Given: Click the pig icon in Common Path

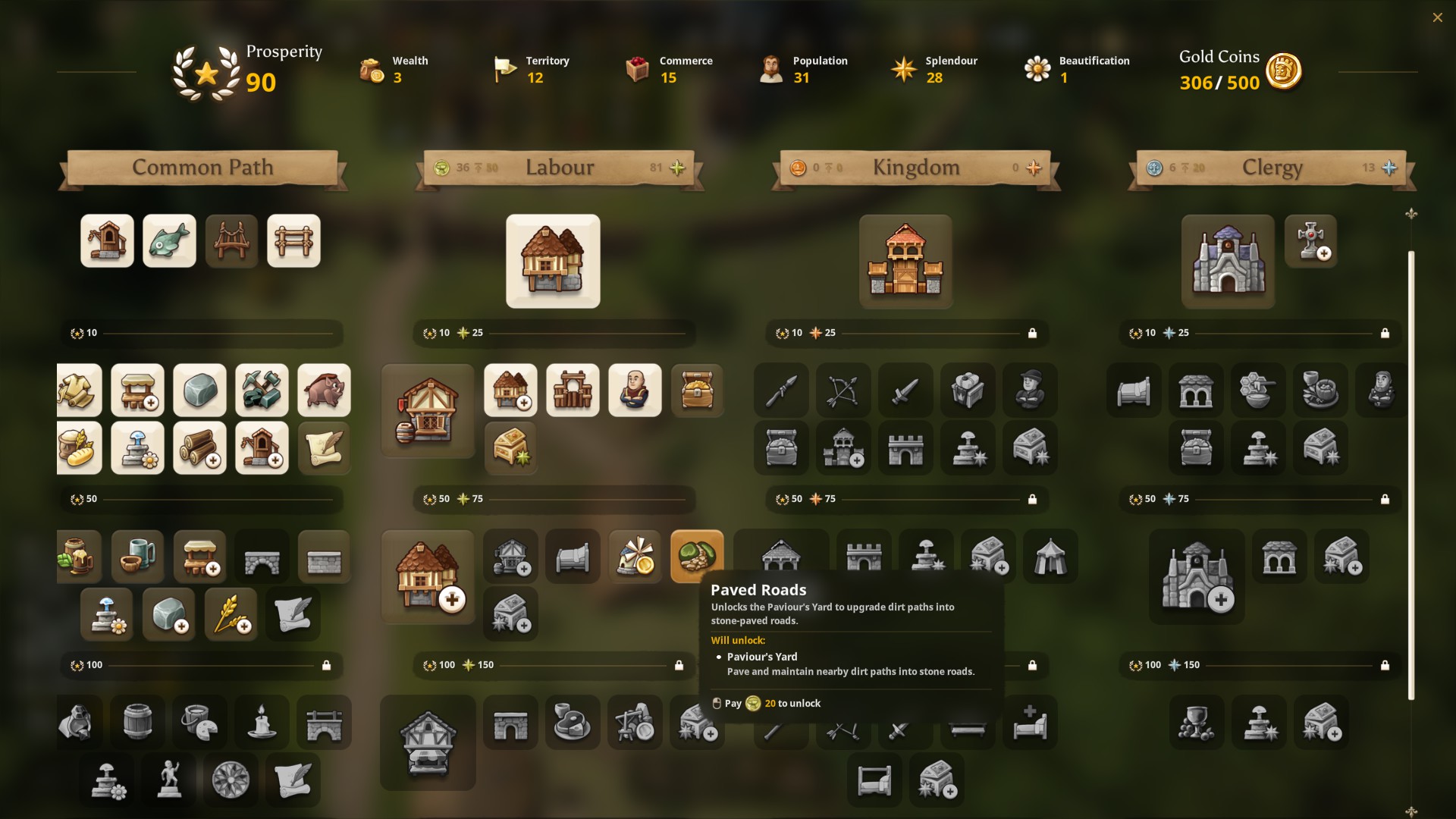Looking at the screenshot, I should click(324, 391).
